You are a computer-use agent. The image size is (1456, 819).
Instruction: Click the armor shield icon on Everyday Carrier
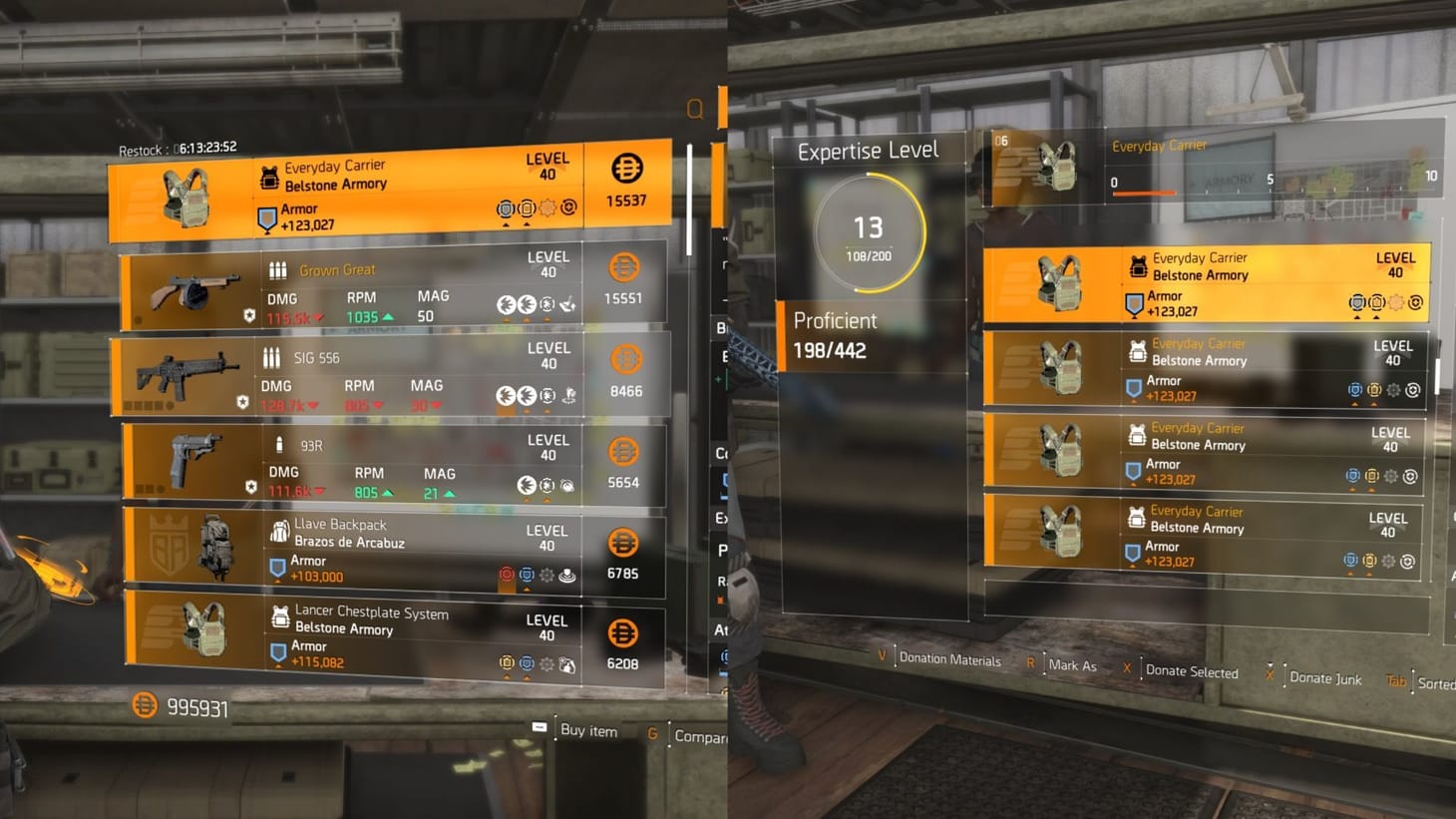coord(265,216)
